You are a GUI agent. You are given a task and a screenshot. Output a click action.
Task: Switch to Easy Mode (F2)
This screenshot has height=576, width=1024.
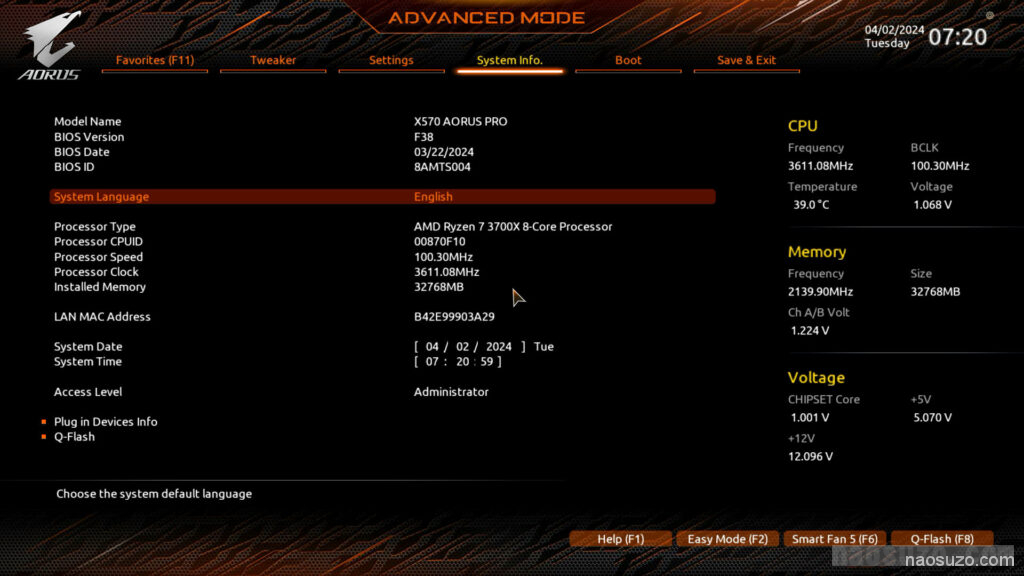[727, 539]
